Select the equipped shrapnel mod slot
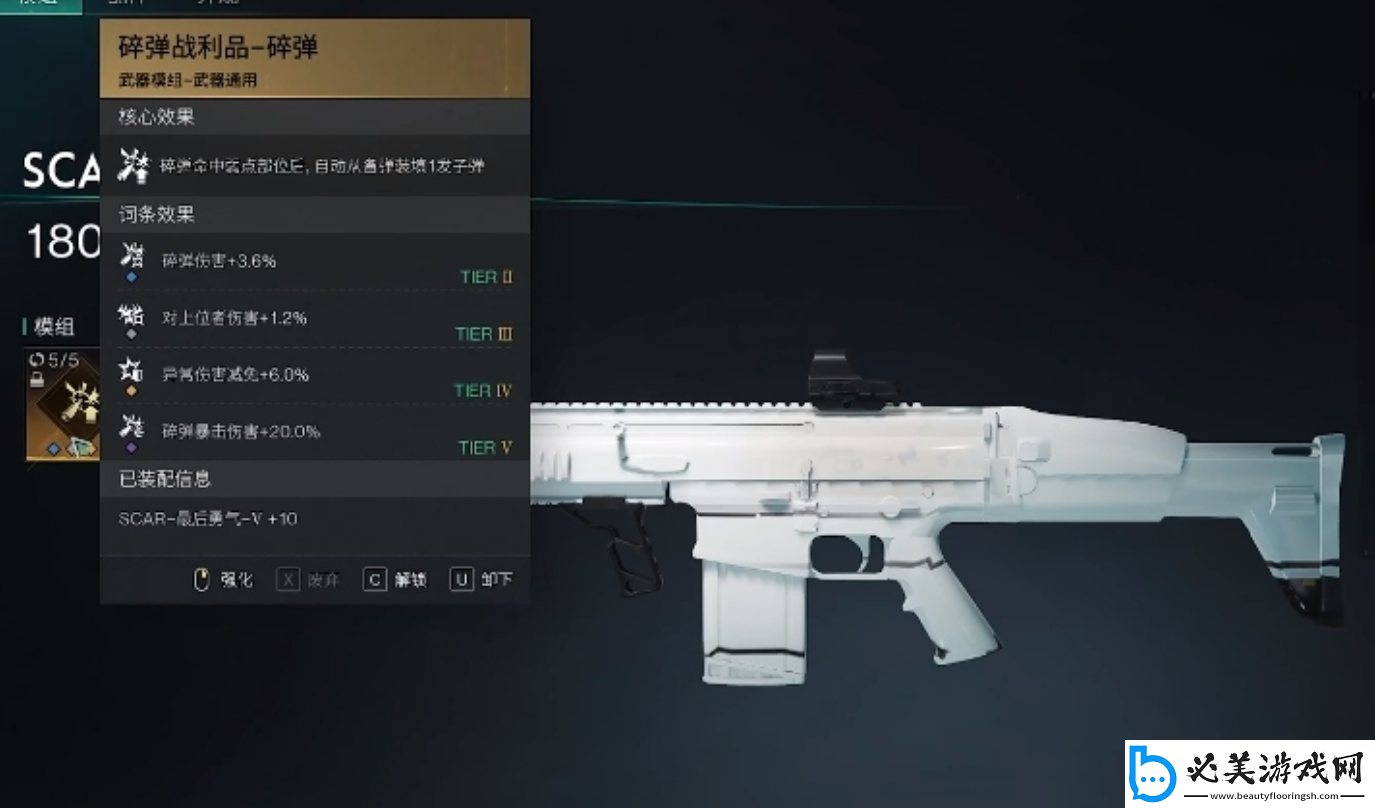This screenshot has width=1375, height=808. click(x=64, y=405)
